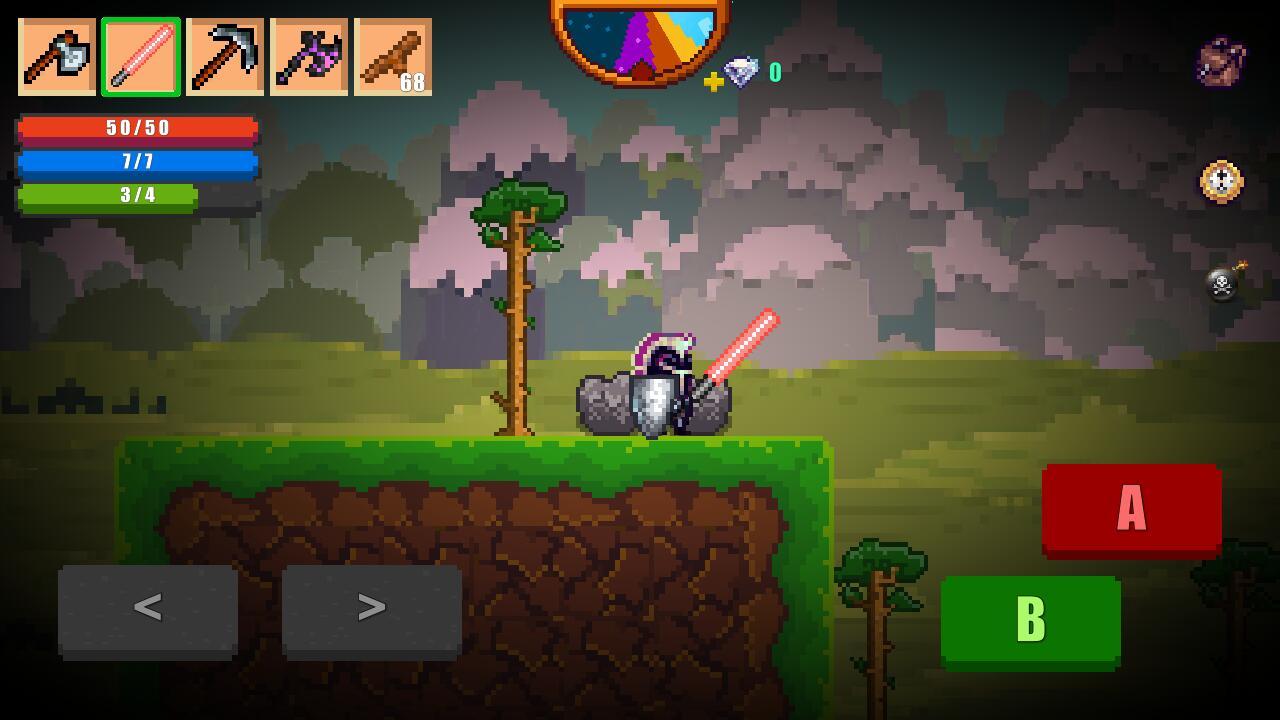Select the axe hotbar slot
The height and width of the screenshot is (720, 1280).
[57, 57]
